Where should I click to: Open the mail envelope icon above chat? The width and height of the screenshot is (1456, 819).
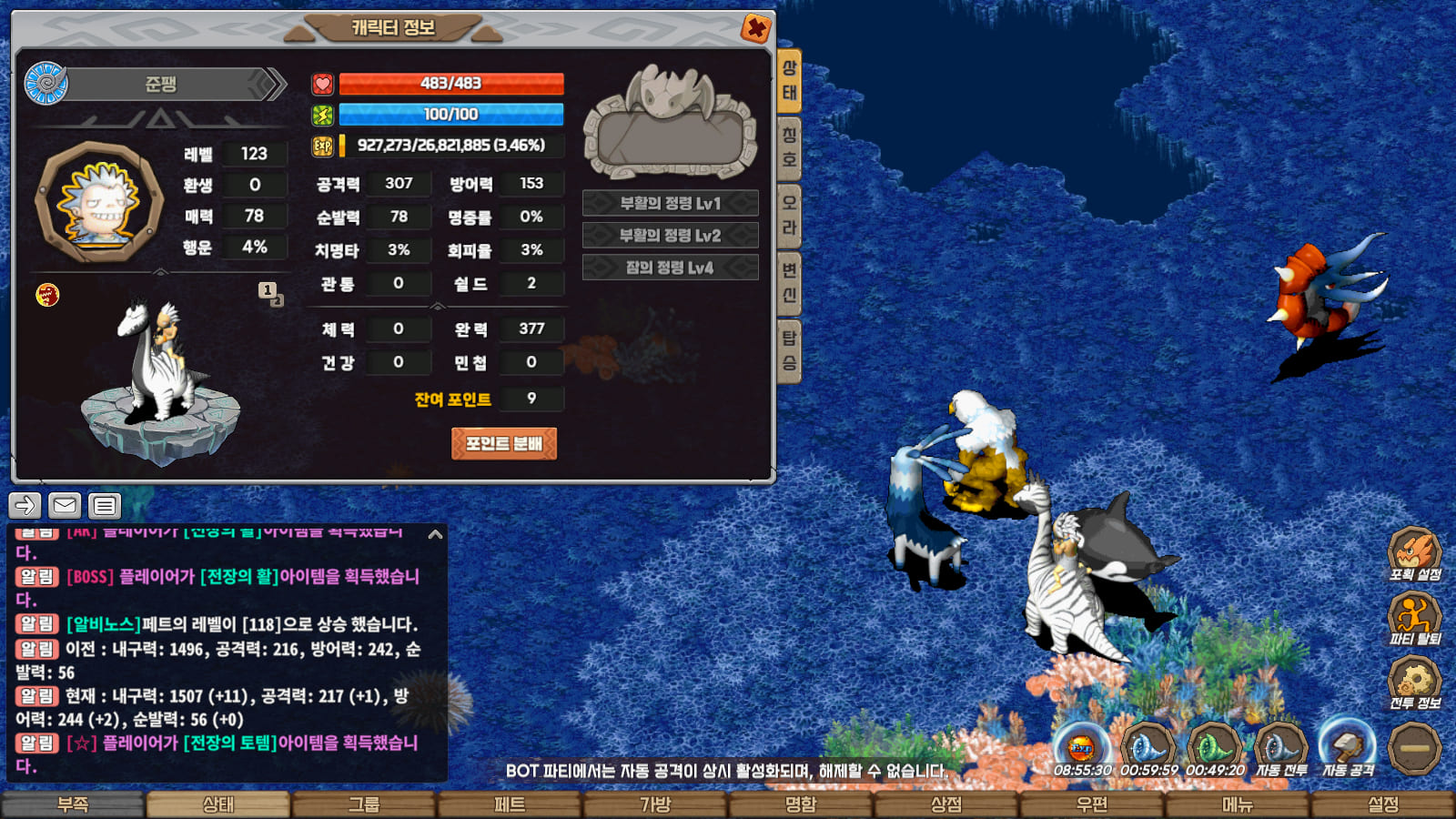[x=65, y=505]
